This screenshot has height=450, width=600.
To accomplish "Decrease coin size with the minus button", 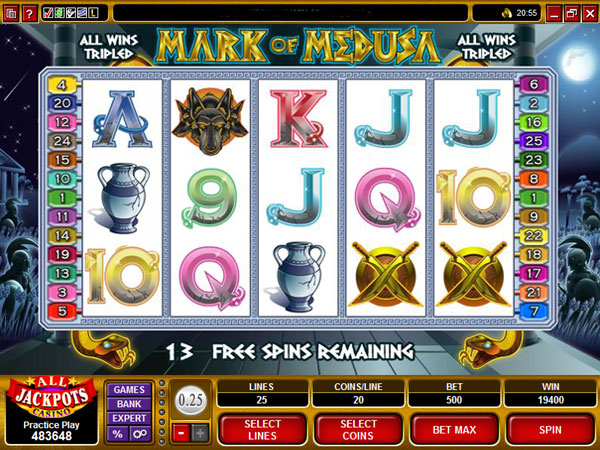I will (x=179, y=433).
